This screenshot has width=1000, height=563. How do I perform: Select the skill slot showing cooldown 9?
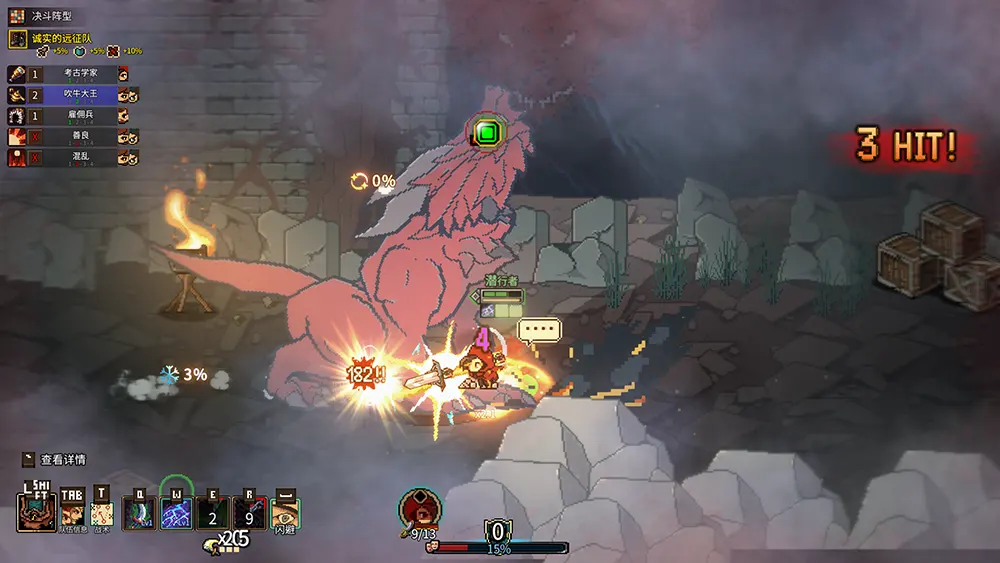249,514
